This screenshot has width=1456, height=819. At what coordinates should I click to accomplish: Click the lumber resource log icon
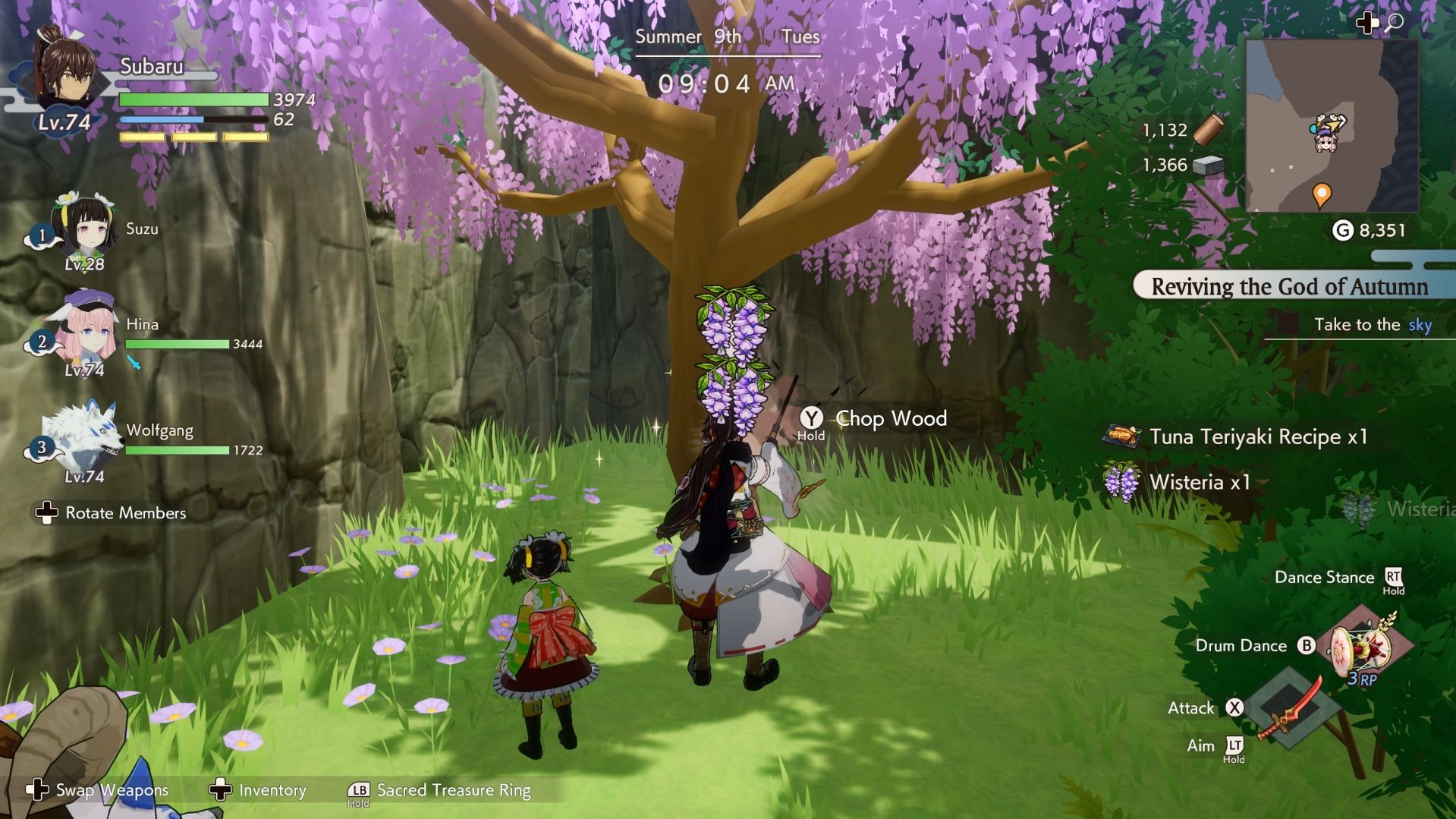click(x=1208, y=130)
